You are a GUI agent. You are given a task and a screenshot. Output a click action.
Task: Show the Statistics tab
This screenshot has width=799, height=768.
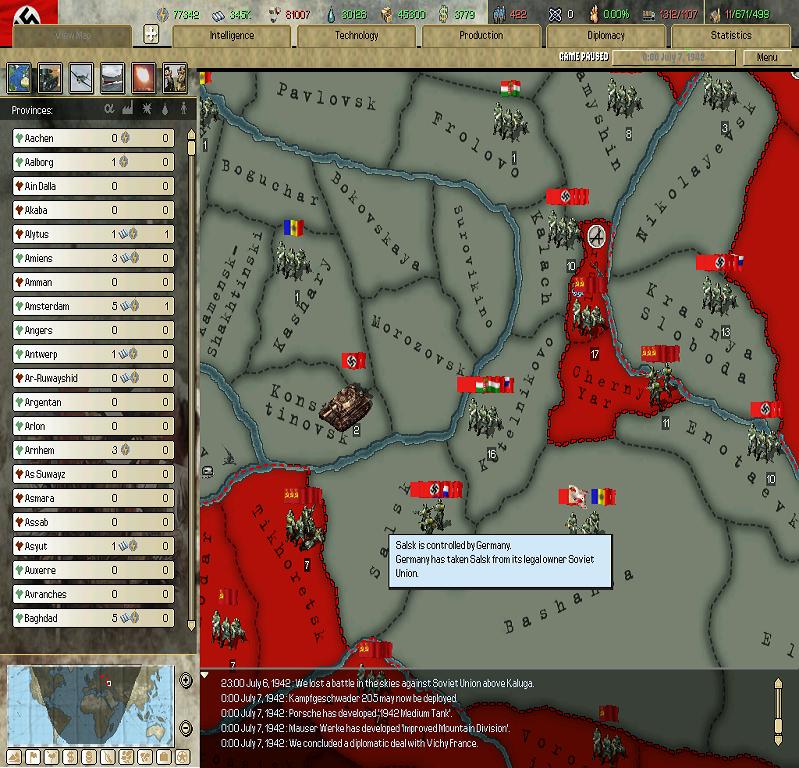tap(731, 36)
